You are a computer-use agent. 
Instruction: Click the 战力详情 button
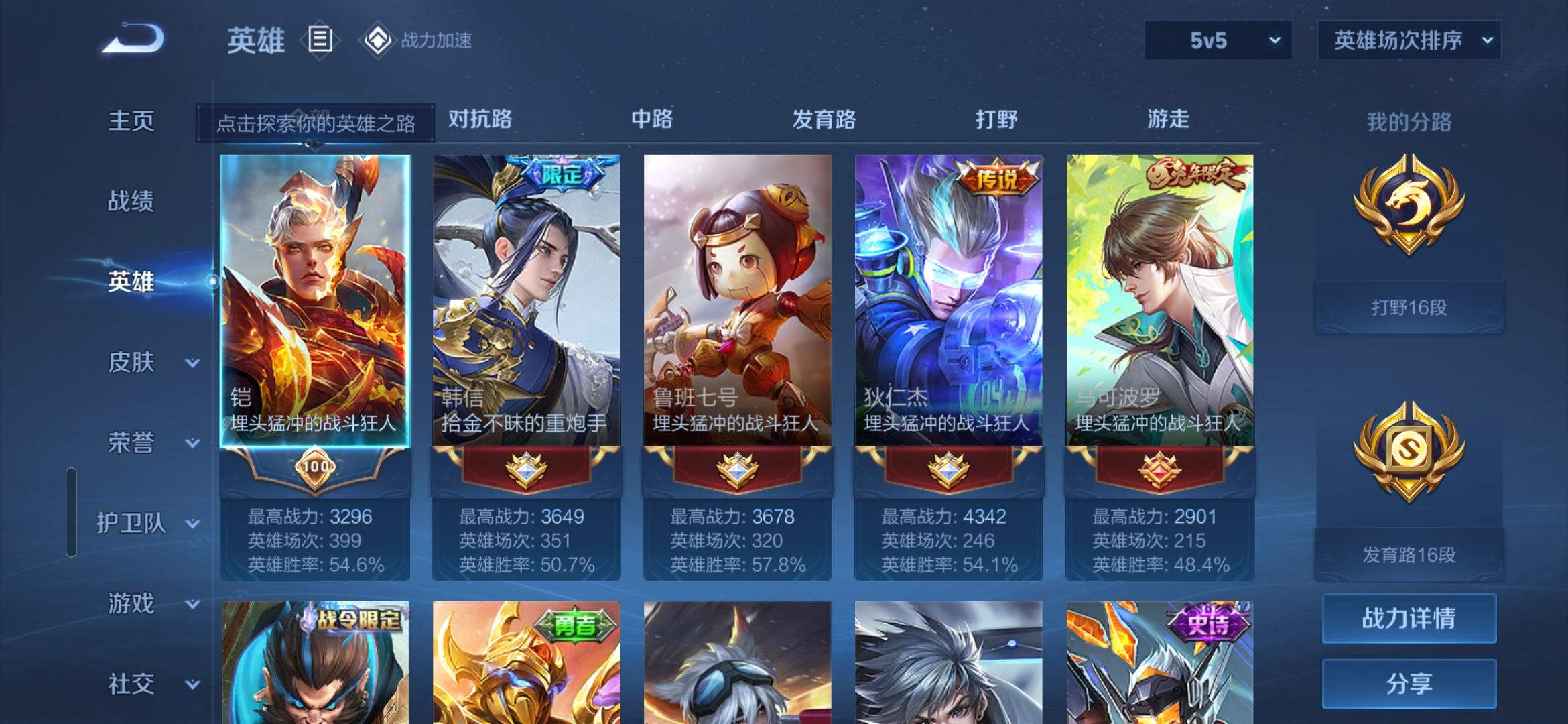click(1409, 618)
